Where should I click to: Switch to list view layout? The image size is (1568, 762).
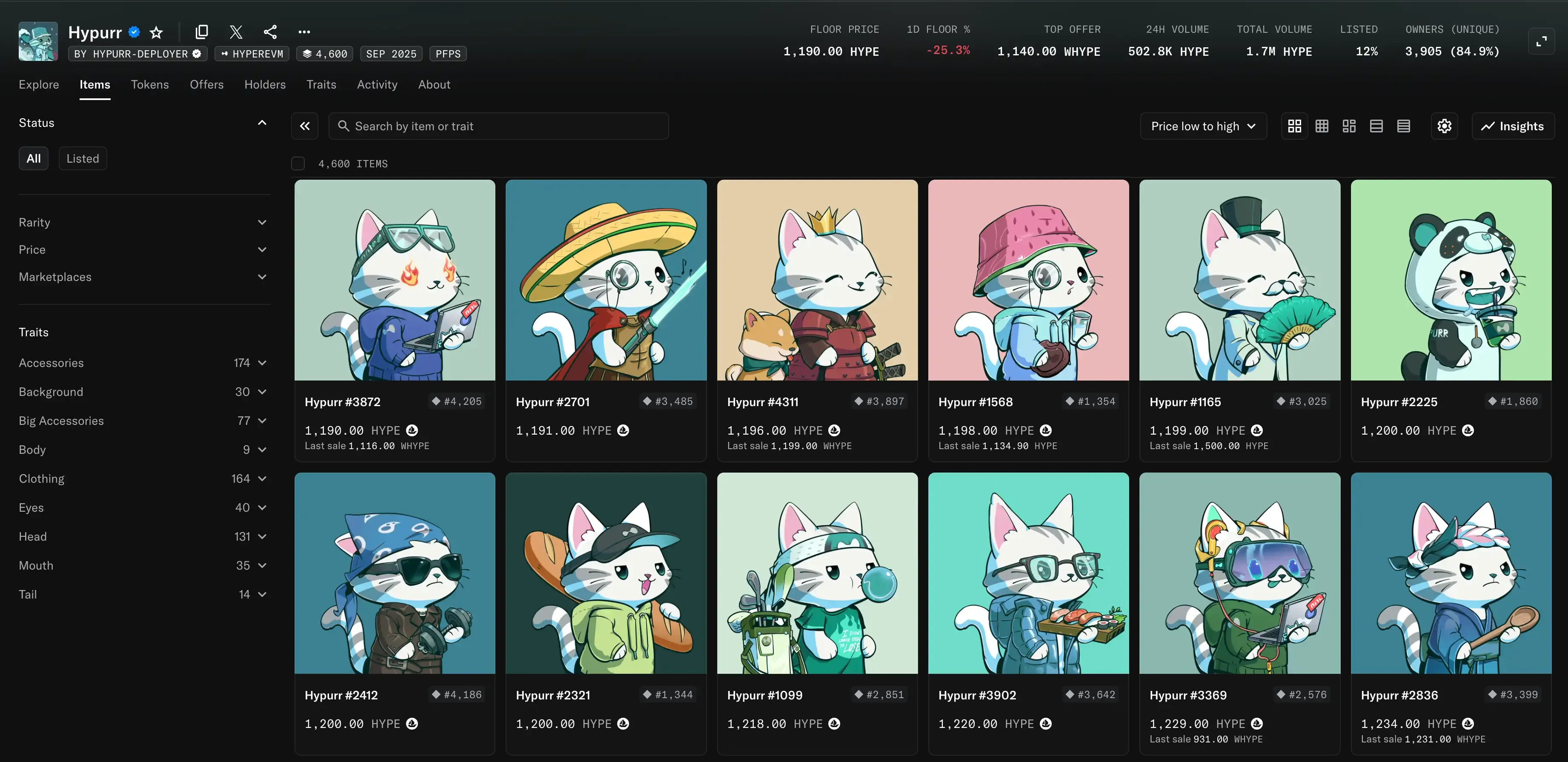[x=1376, y=126]
